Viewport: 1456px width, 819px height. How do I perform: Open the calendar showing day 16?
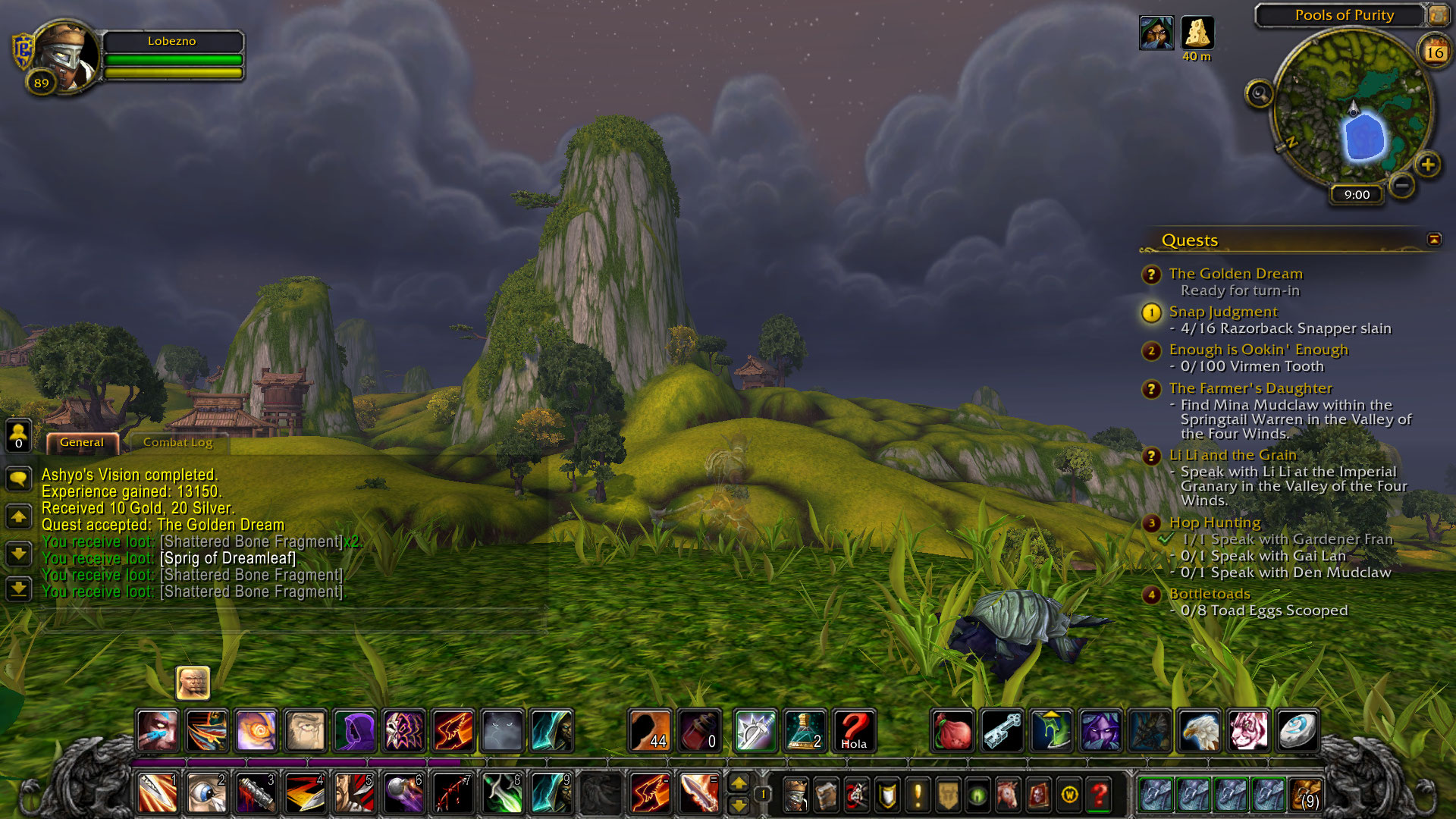click(1434, 52)
